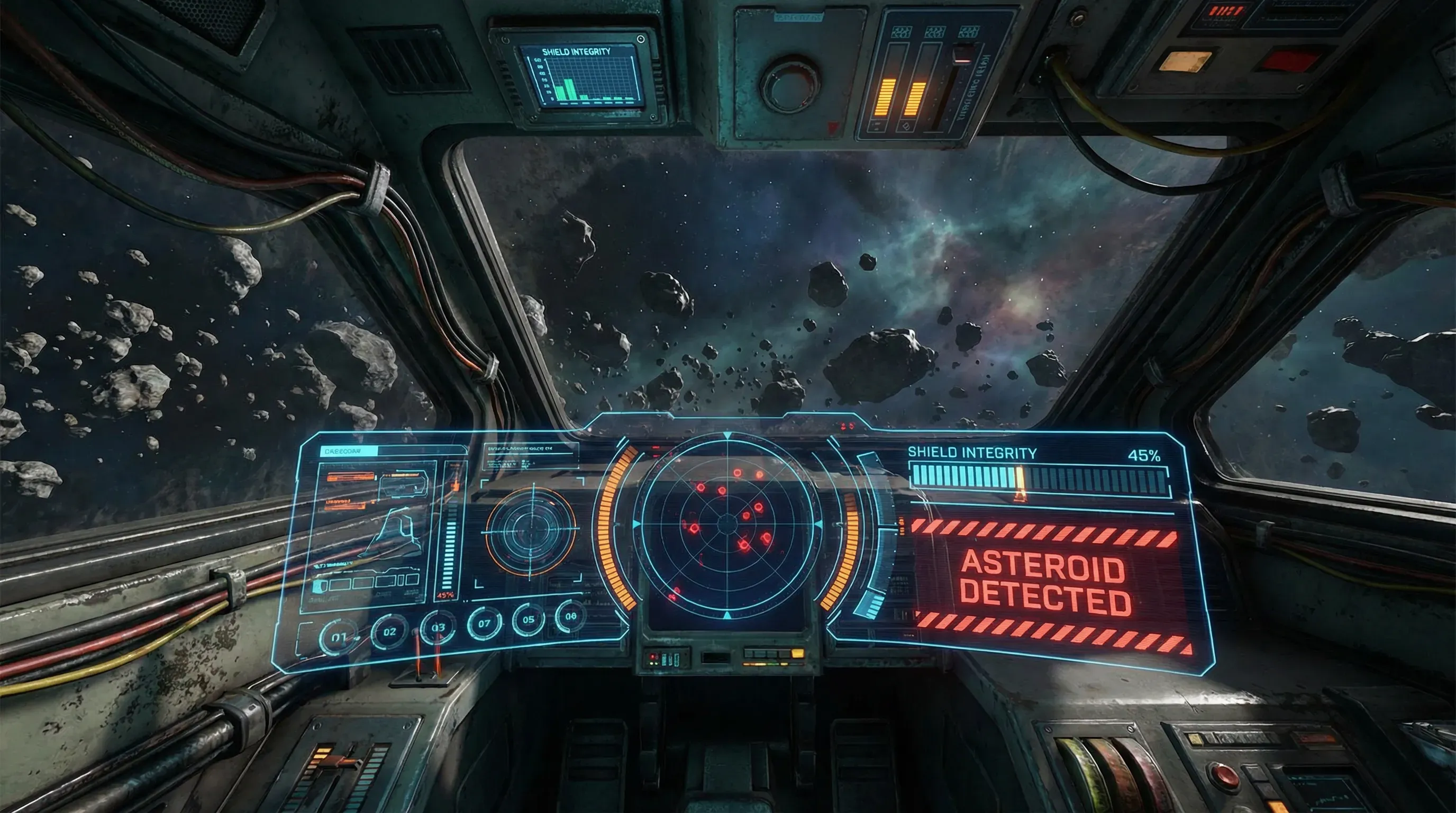Activate the 02 circular HUD button

pos(389,631)
